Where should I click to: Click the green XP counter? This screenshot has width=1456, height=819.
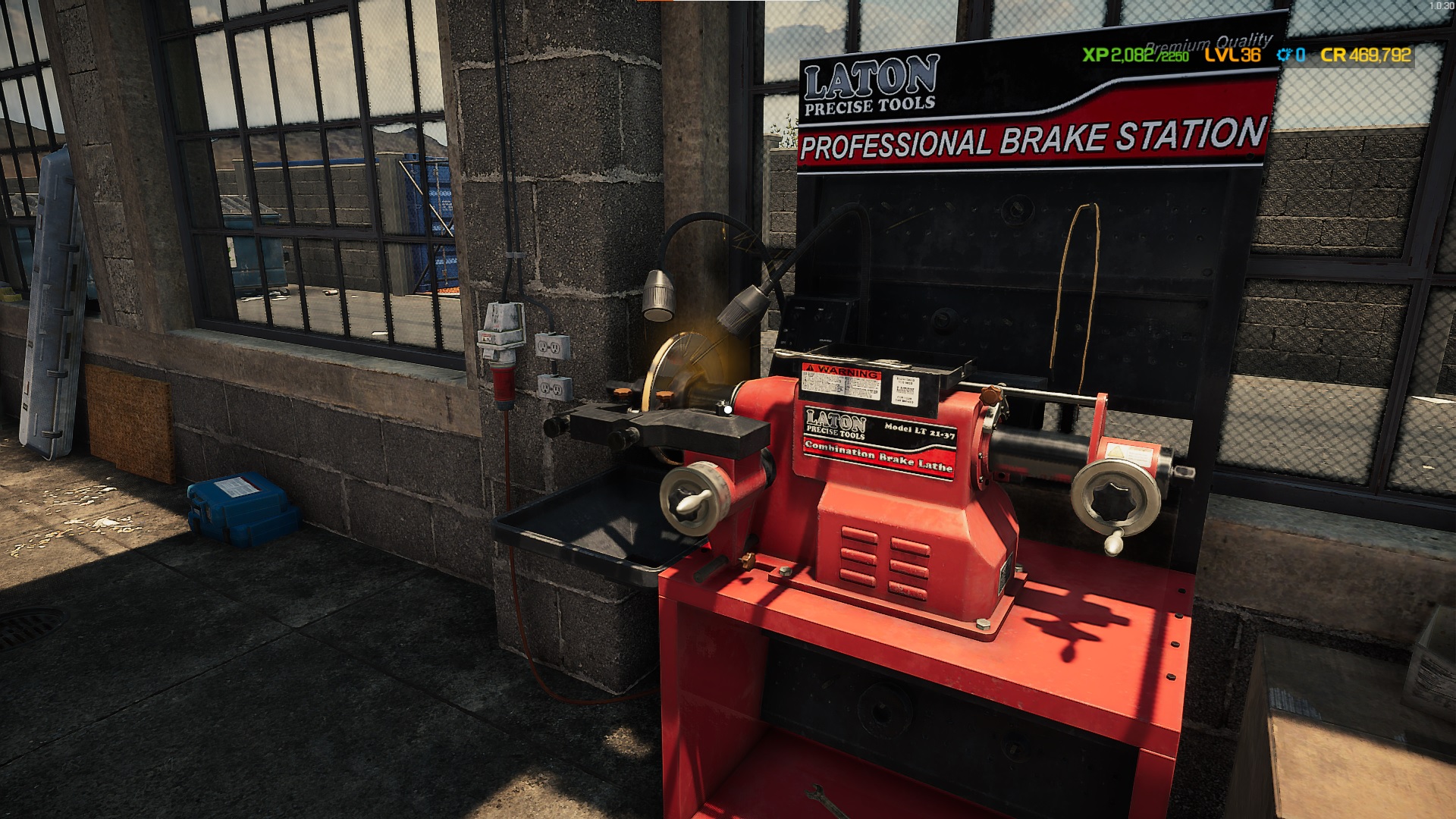[1134, 55]
